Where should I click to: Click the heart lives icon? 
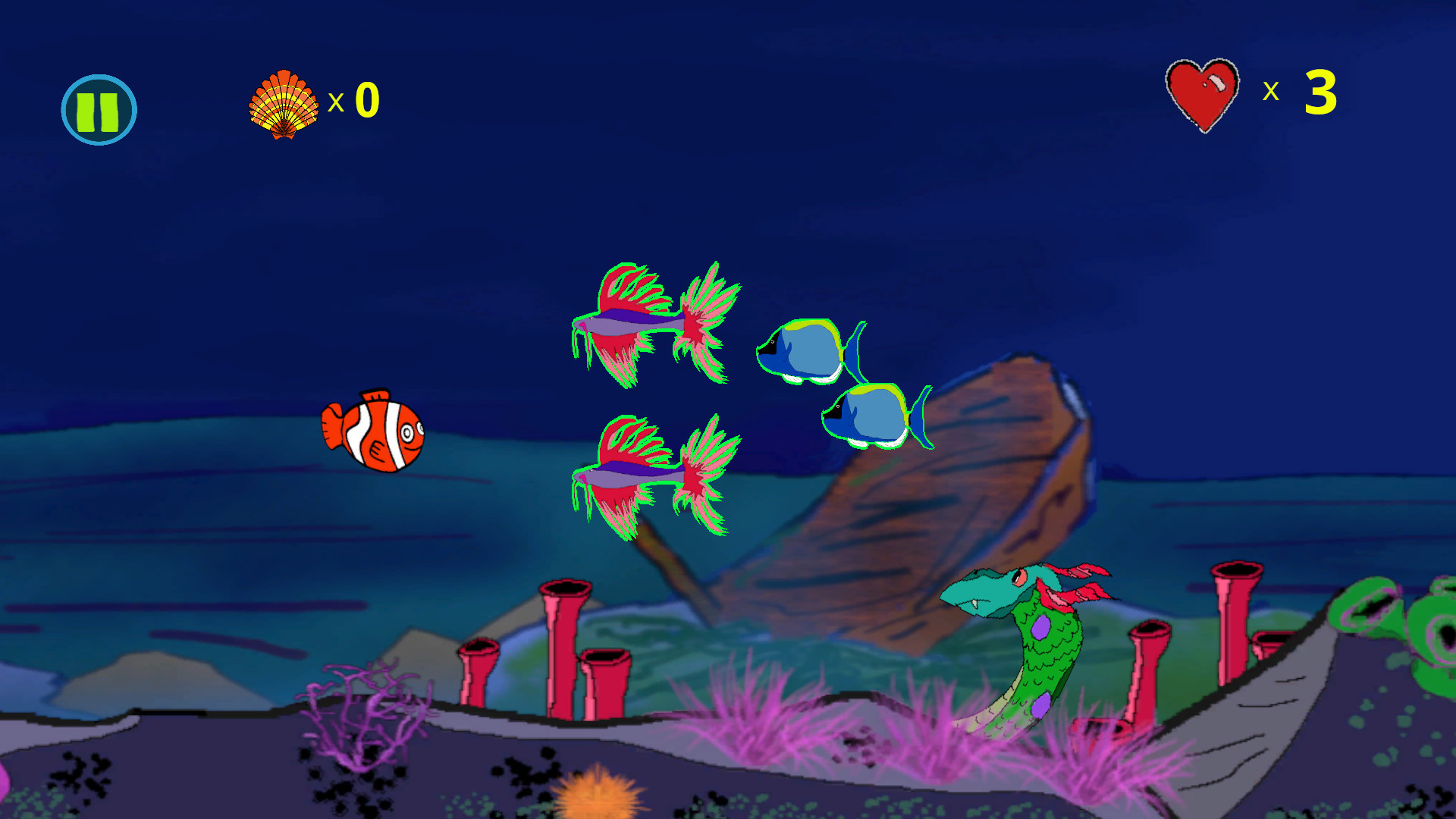(x=1203, y=95)
